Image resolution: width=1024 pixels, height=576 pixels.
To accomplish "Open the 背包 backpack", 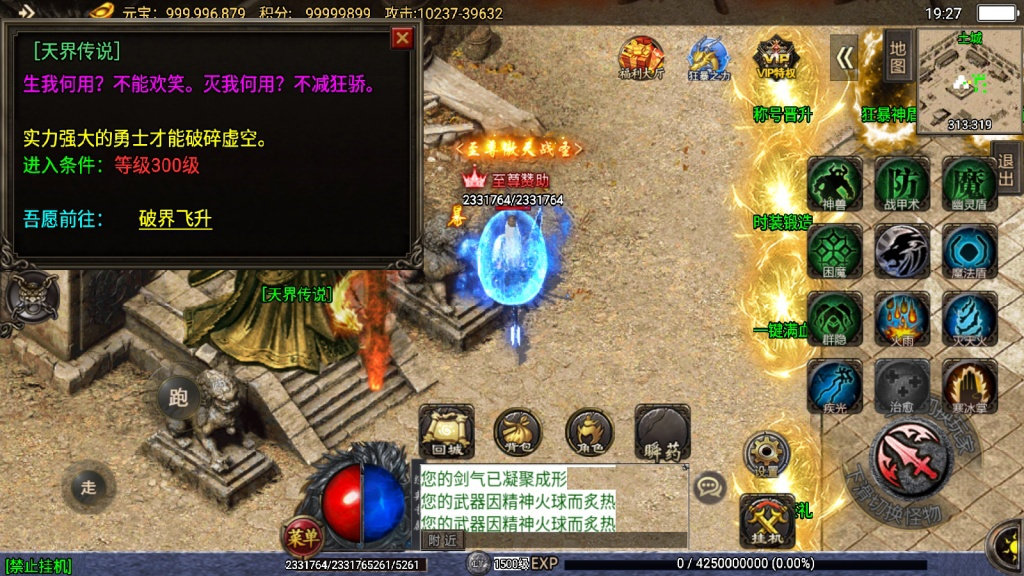I will click(518, 431).
